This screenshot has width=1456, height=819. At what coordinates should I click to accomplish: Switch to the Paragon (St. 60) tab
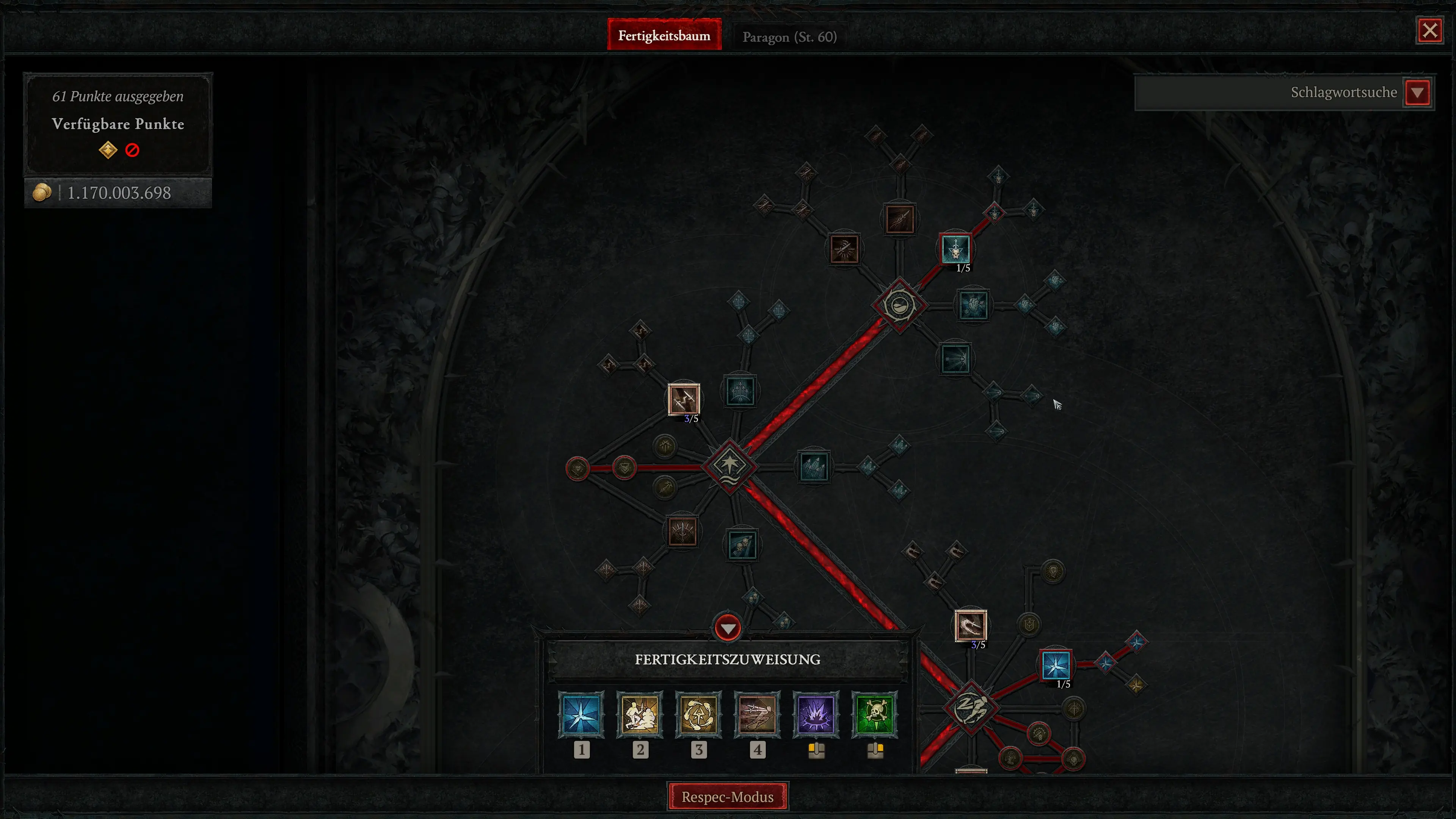click(x=789, y=36)
